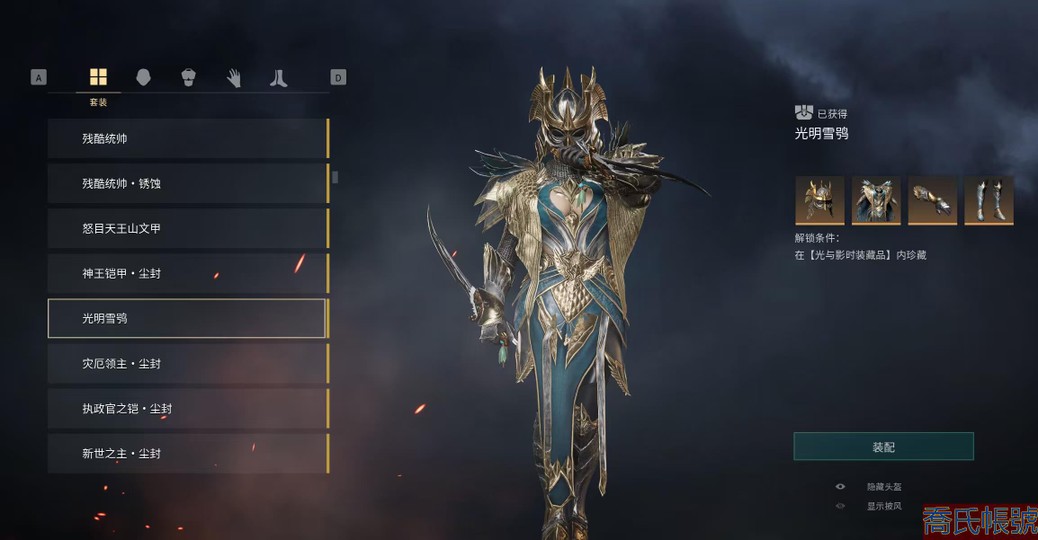
Task: Click the 装配 equip button
Action: tap(883, 447)
